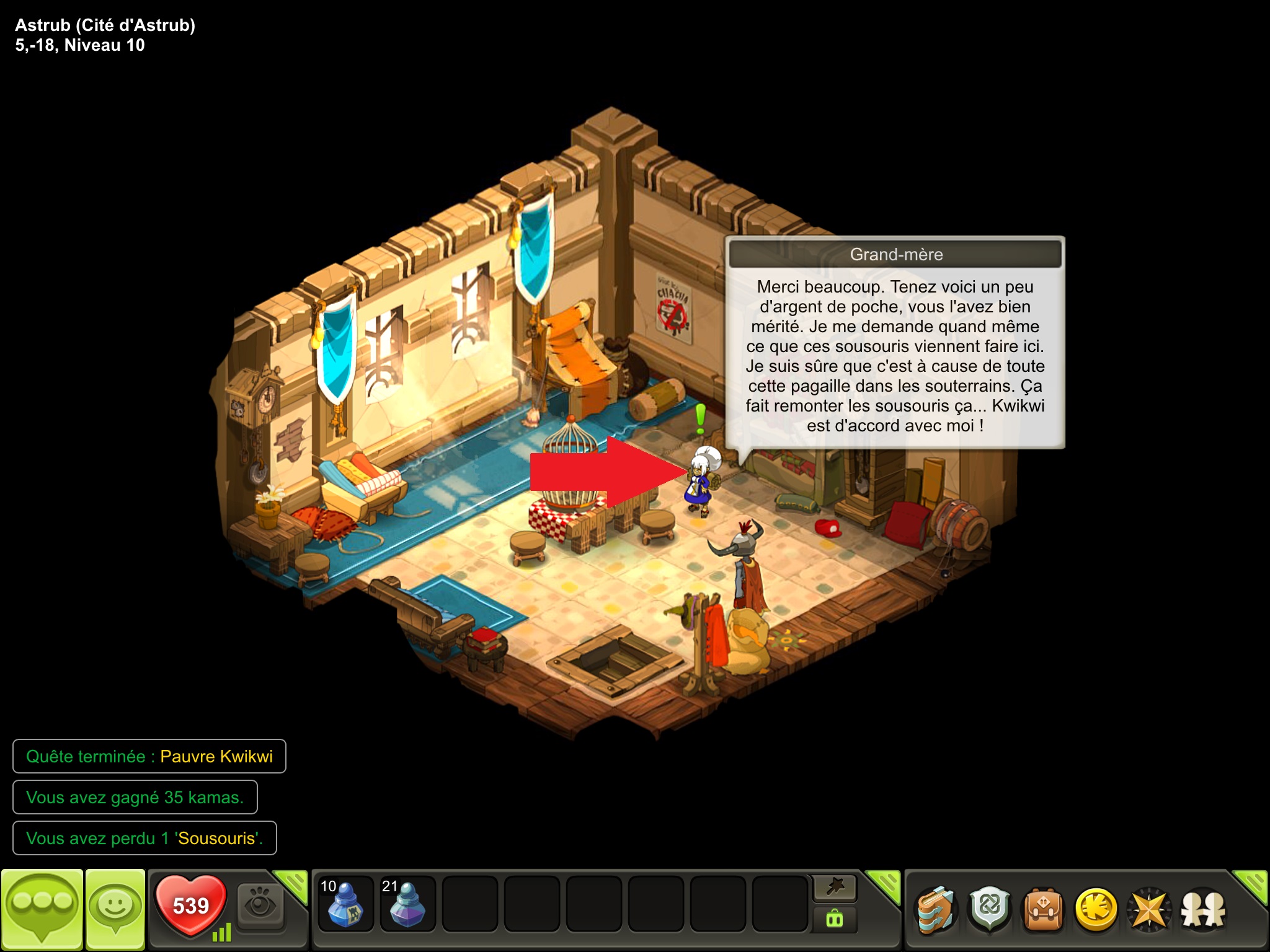Tap the 'Quête terminée : Pauvre Kwikwi' notification
Image resolution: width=1270 pixels, height=952 pixels.
149,756
